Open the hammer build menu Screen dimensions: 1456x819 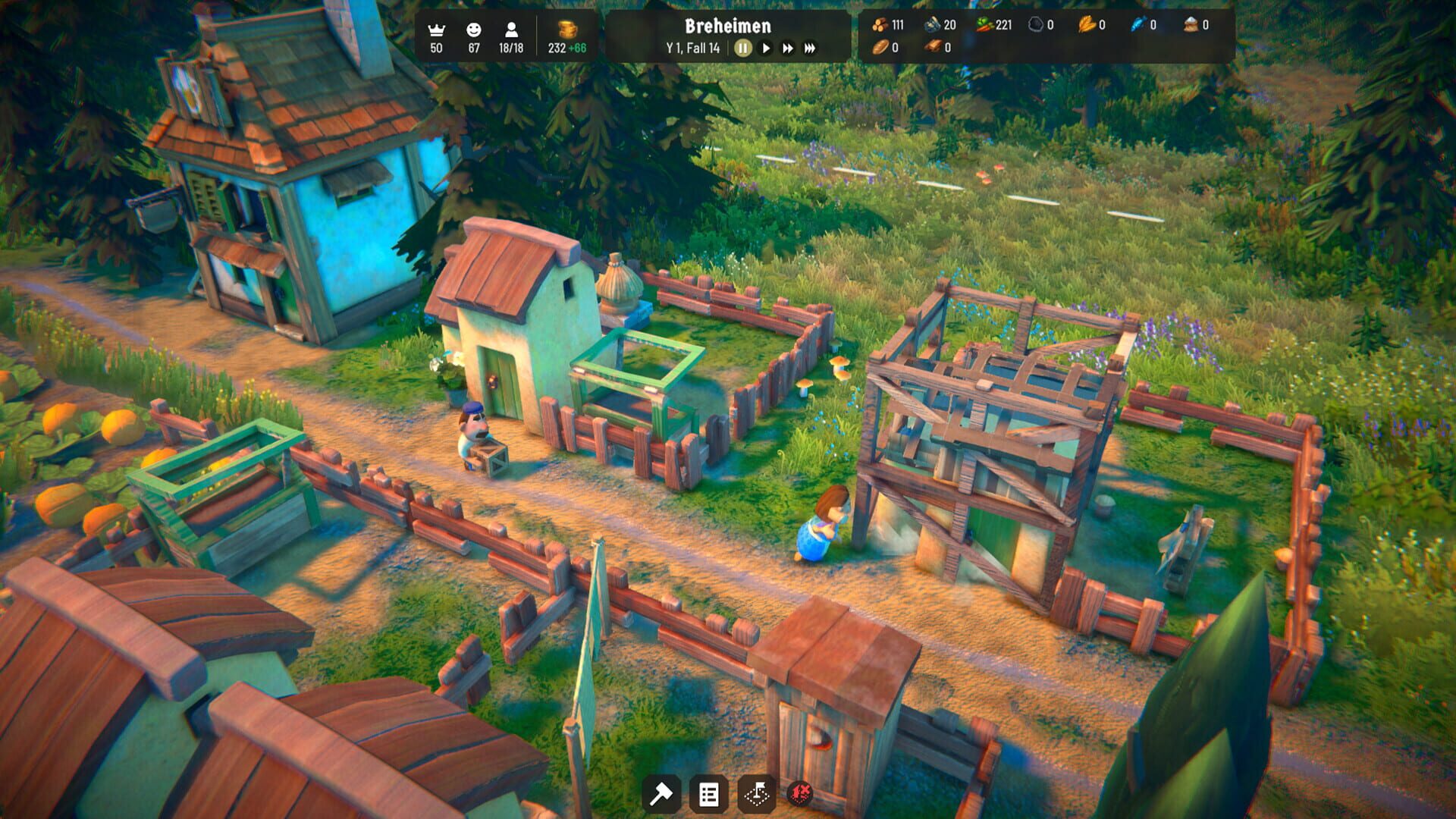pyautogui.click(x=661, y=794)
